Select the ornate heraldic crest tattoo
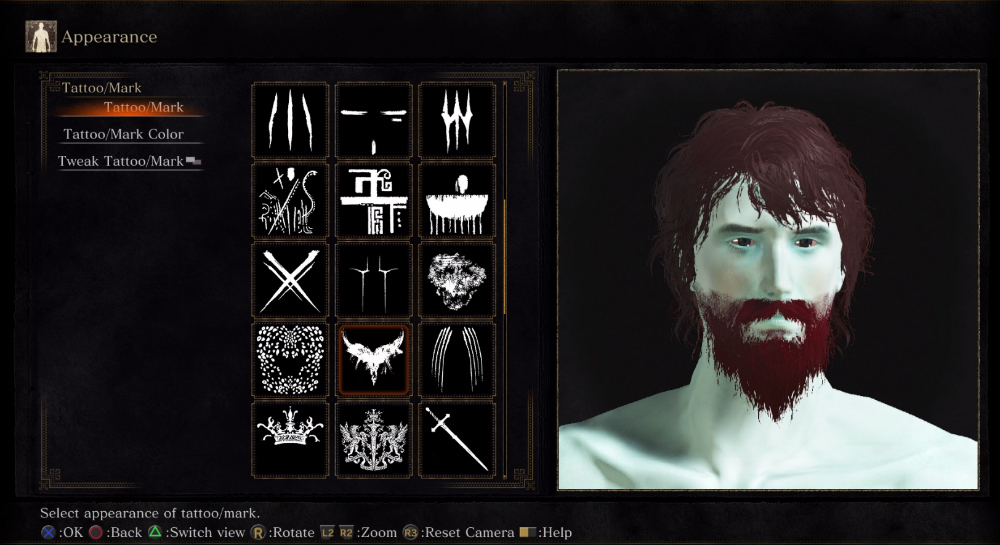 [373, 438]
